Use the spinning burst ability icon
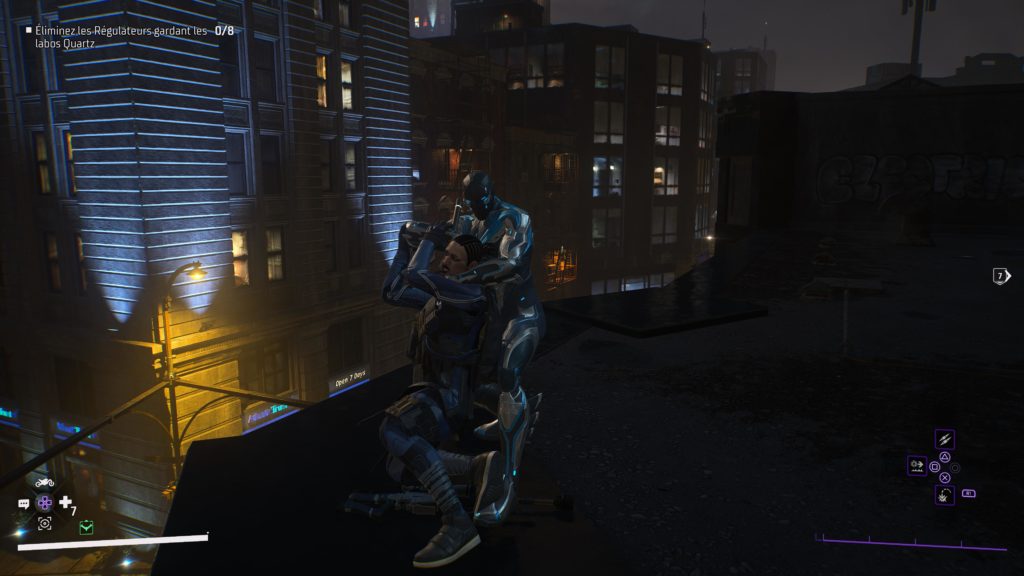 [x=944, y=494]
